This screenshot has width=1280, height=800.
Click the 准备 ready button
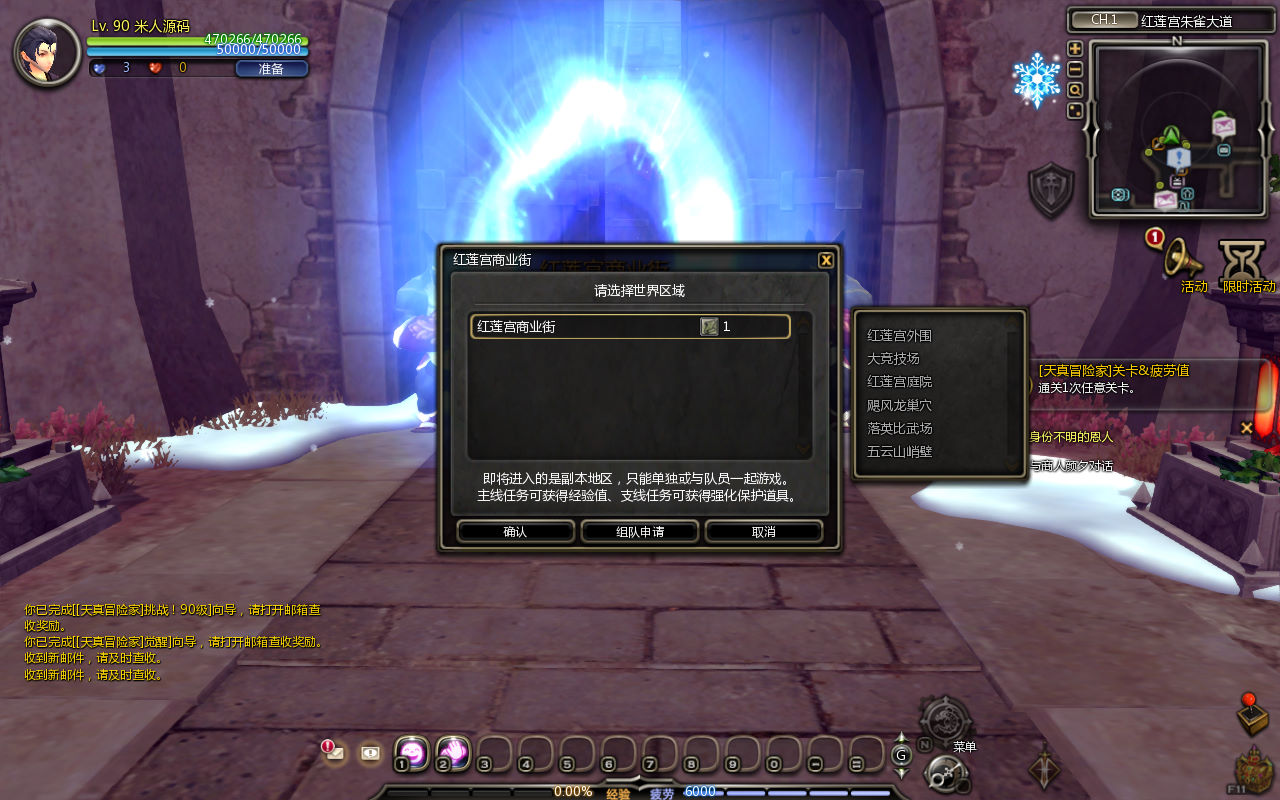(x=271, y=69)
